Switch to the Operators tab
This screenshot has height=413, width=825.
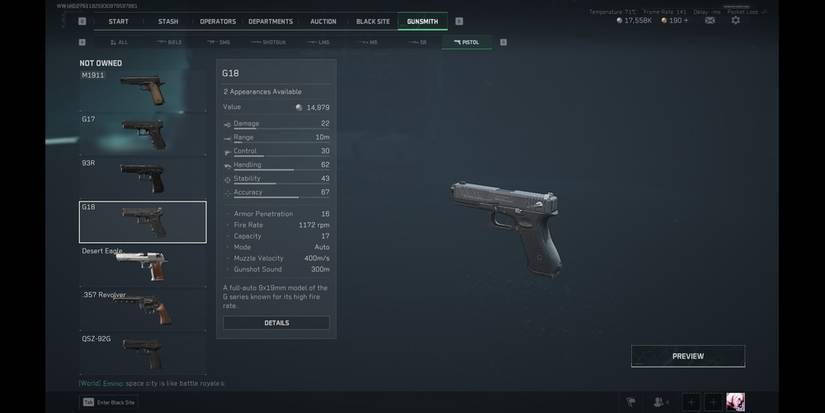pyautogui.click(x=217, y=21)
